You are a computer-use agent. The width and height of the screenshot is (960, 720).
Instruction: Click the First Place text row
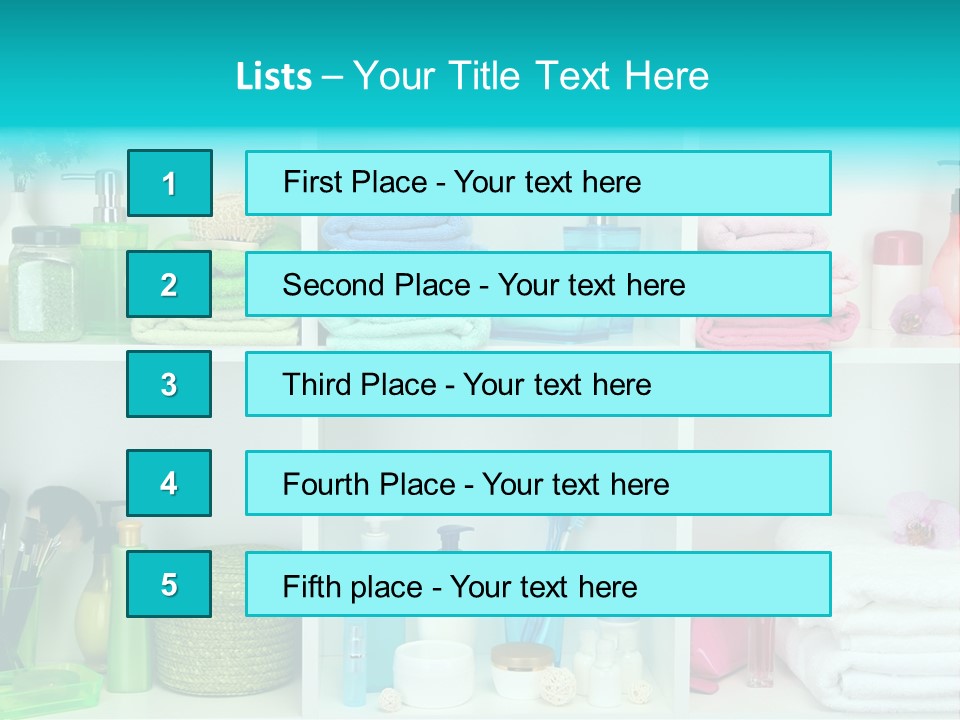[538, 183]
